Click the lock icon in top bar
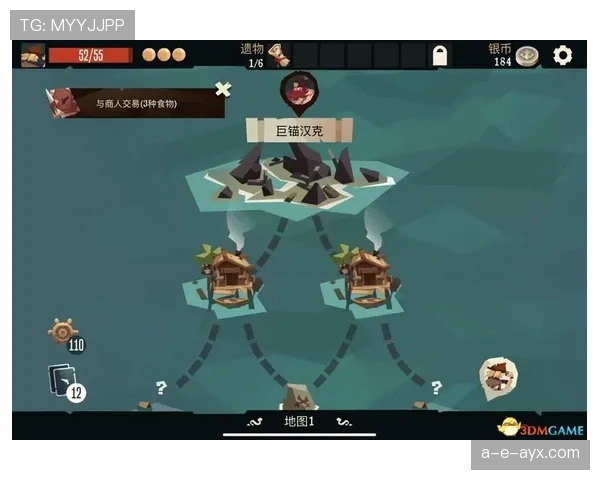Viewport: 600px width, 480px height. (x=441, y=55)
